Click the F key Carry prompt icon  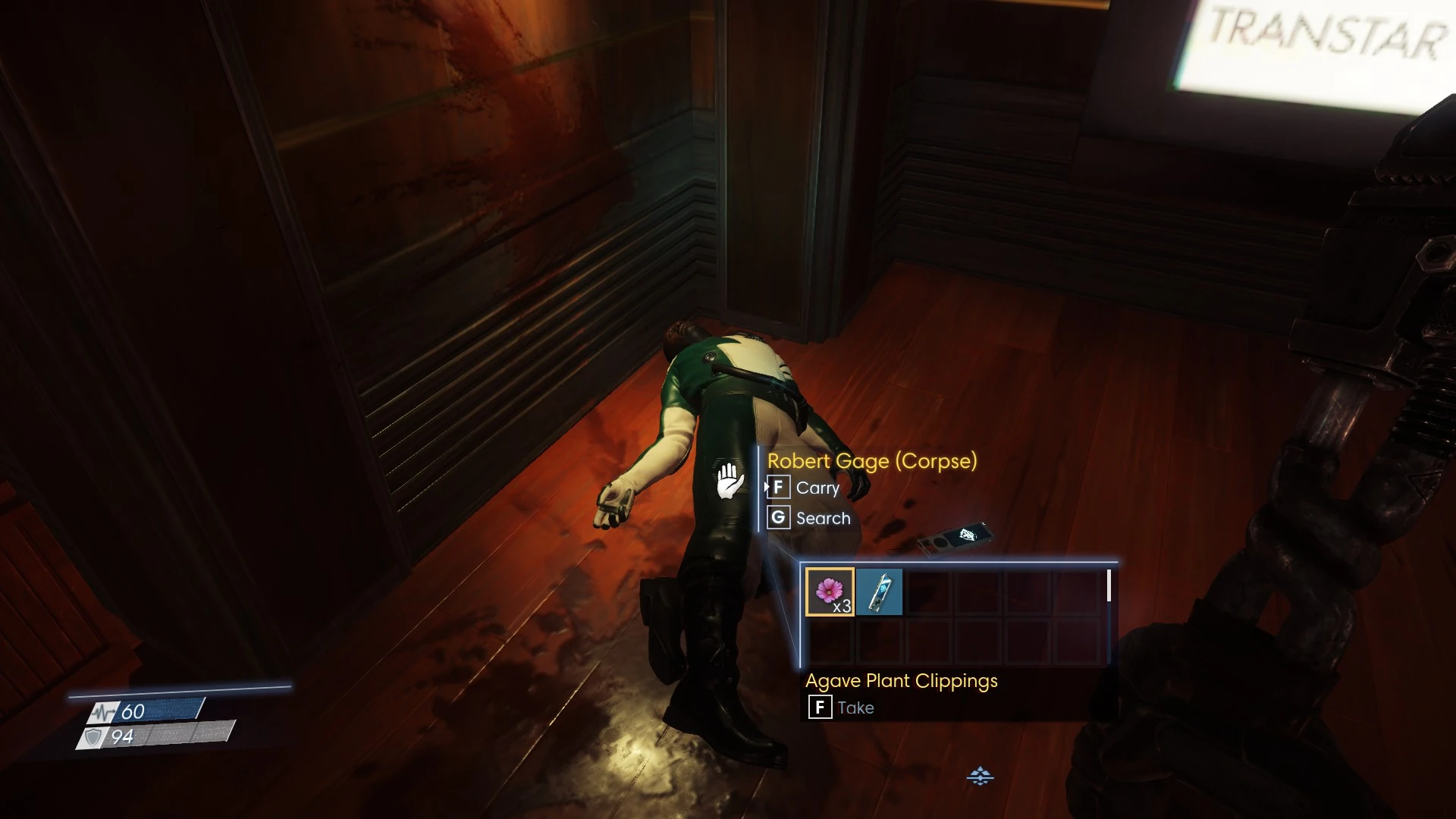coord(778,488)
